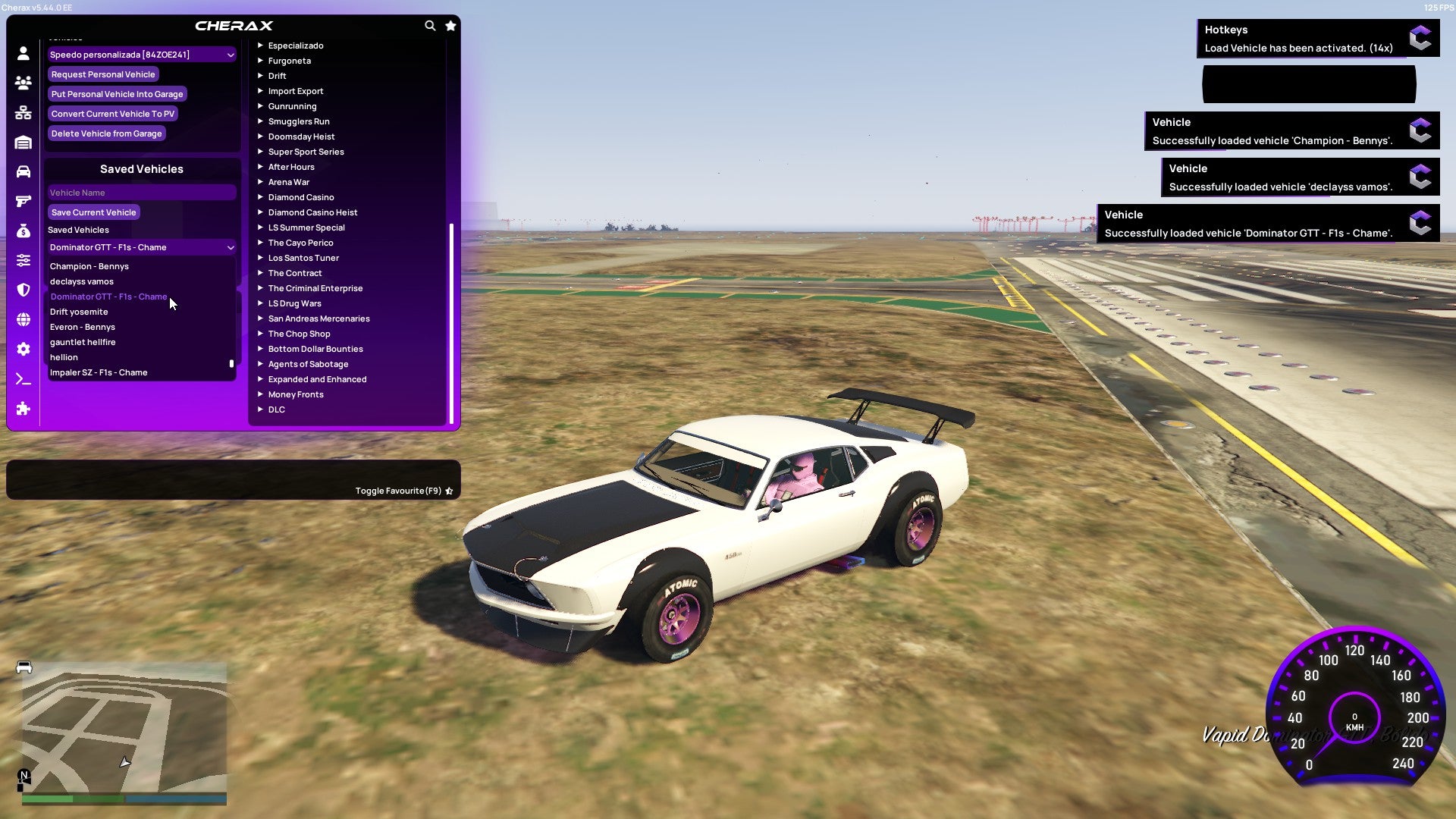Open the Speedo personalizada dropdown
1456x819 pixels.
point(141,54)
